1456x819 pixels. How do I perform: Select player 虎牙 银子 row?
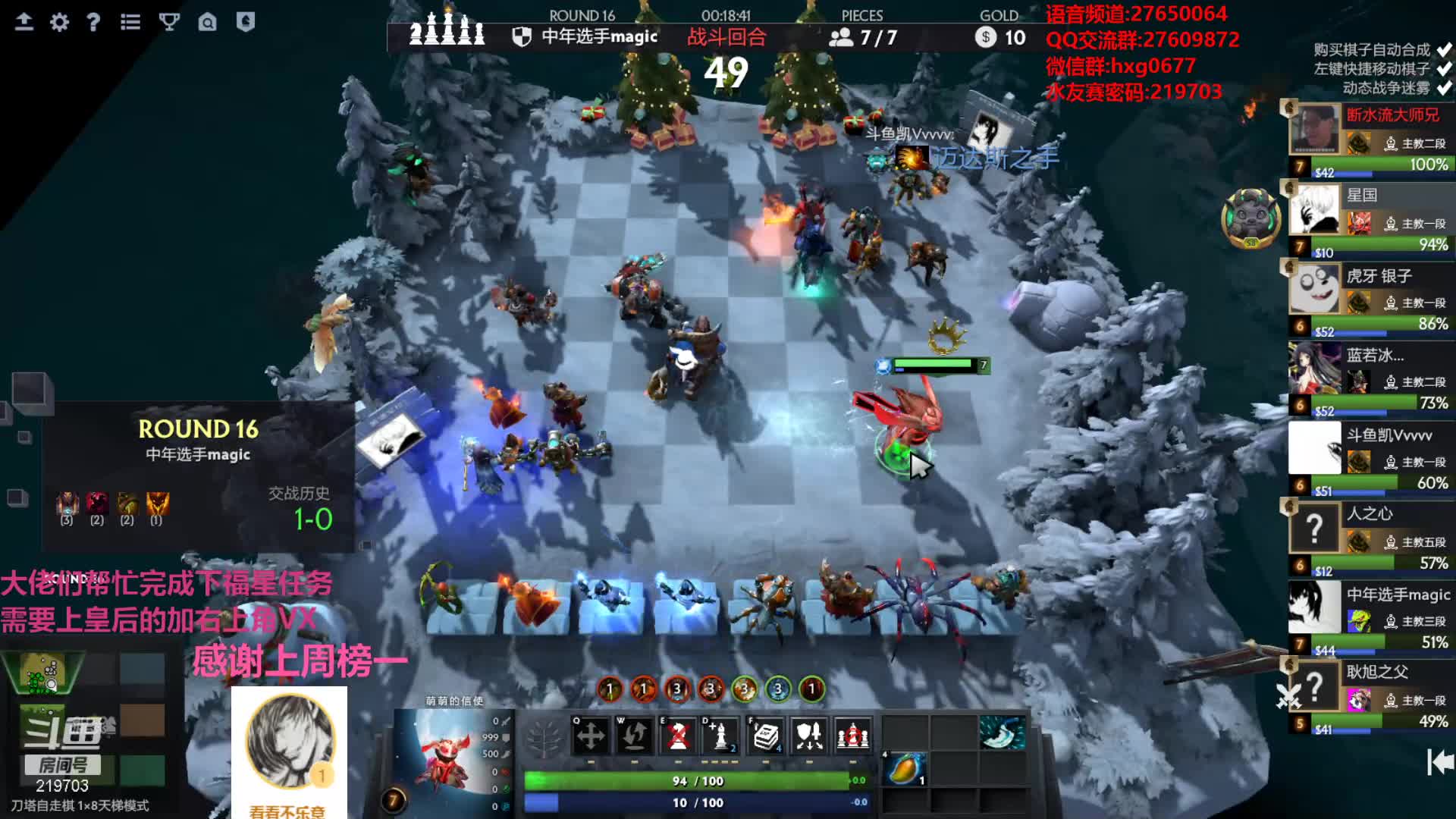[x=1371, y=300]
